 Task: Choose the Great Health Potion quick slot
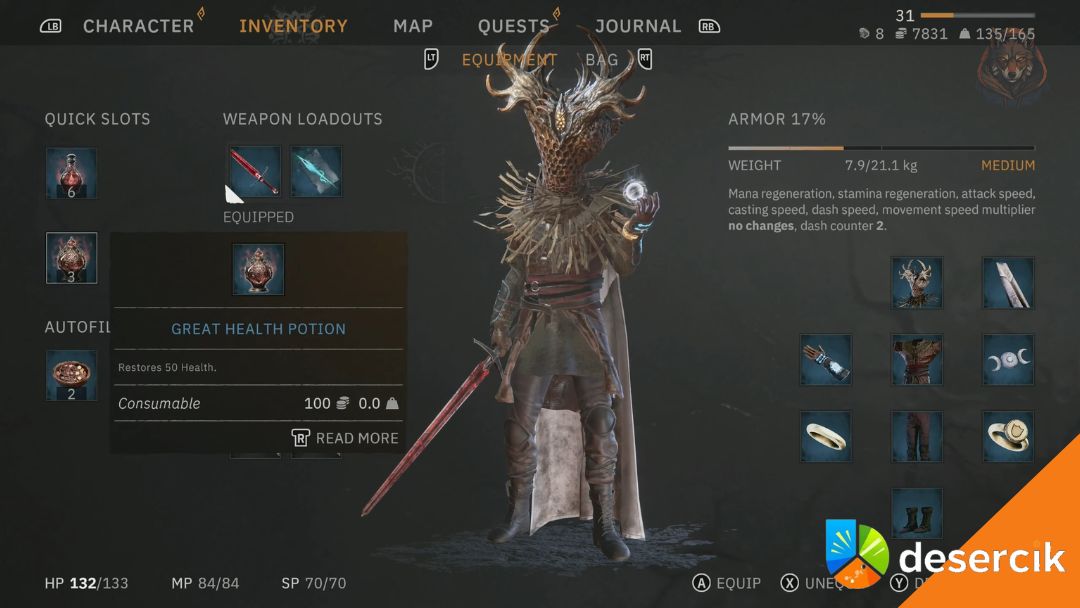coord(71,258)
